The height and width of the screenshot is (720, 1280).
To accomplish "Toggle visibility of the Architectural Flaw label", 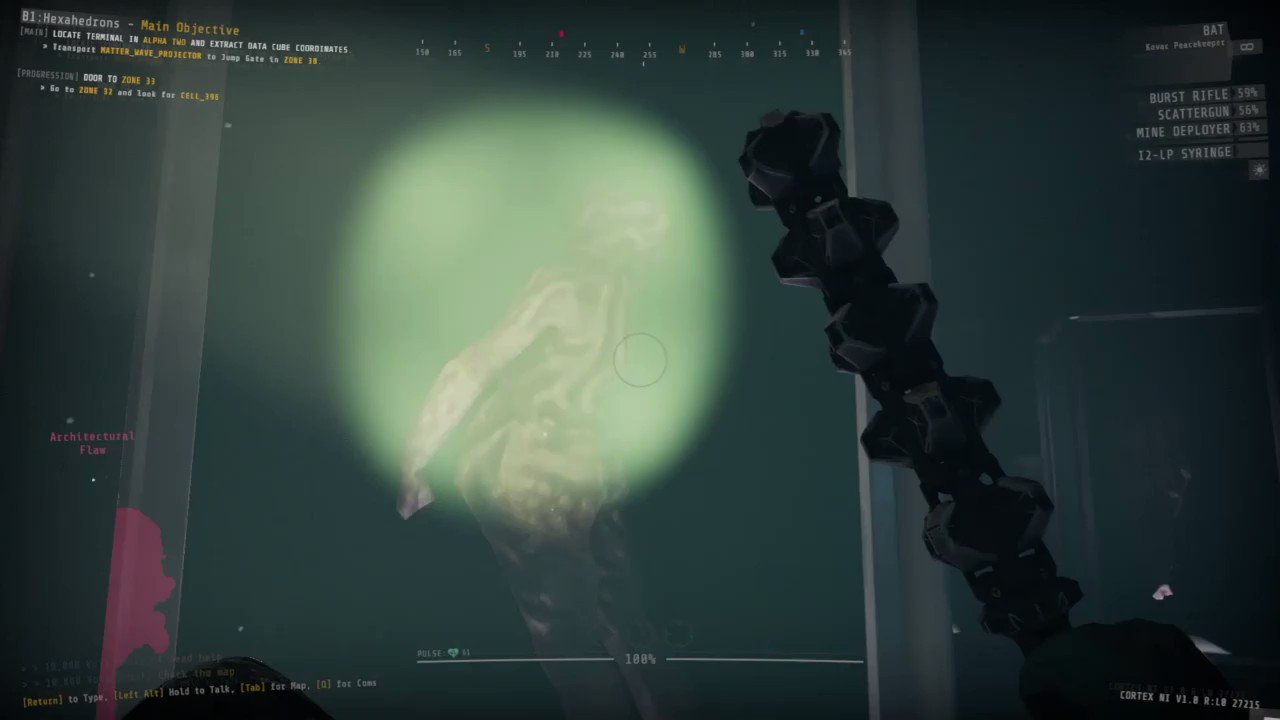I will [x=91, y=442].
